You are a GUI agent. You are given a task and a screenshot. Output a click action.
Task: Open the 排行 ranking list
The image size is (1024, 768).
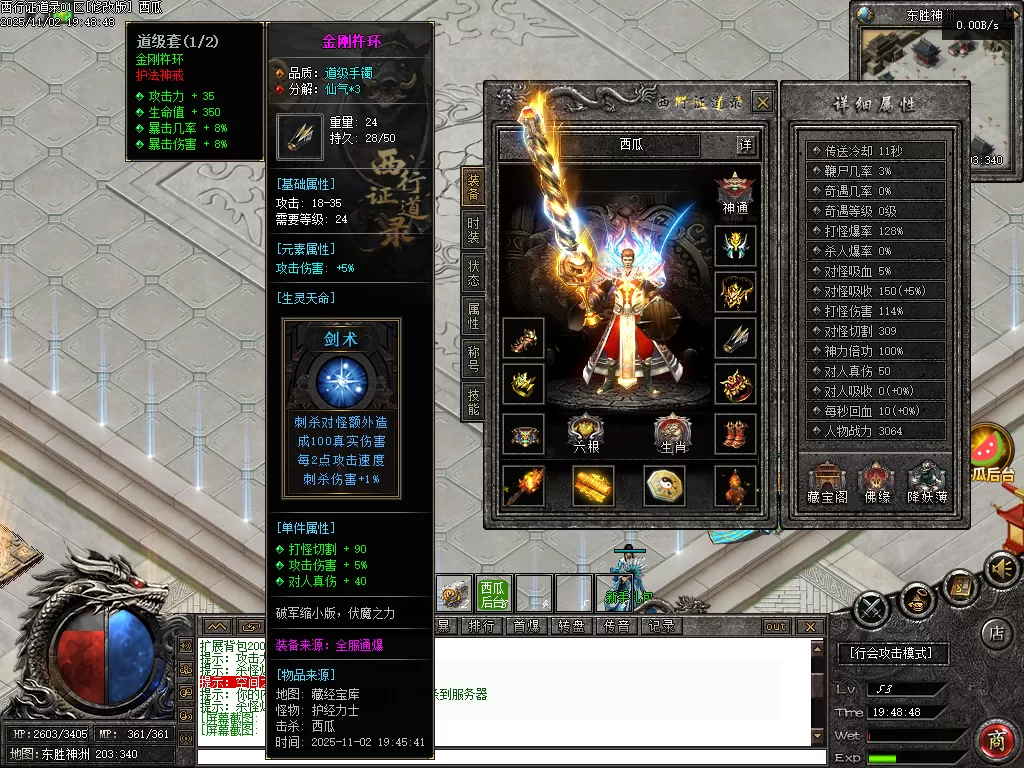pyautogui.click(x=481, y=626)
